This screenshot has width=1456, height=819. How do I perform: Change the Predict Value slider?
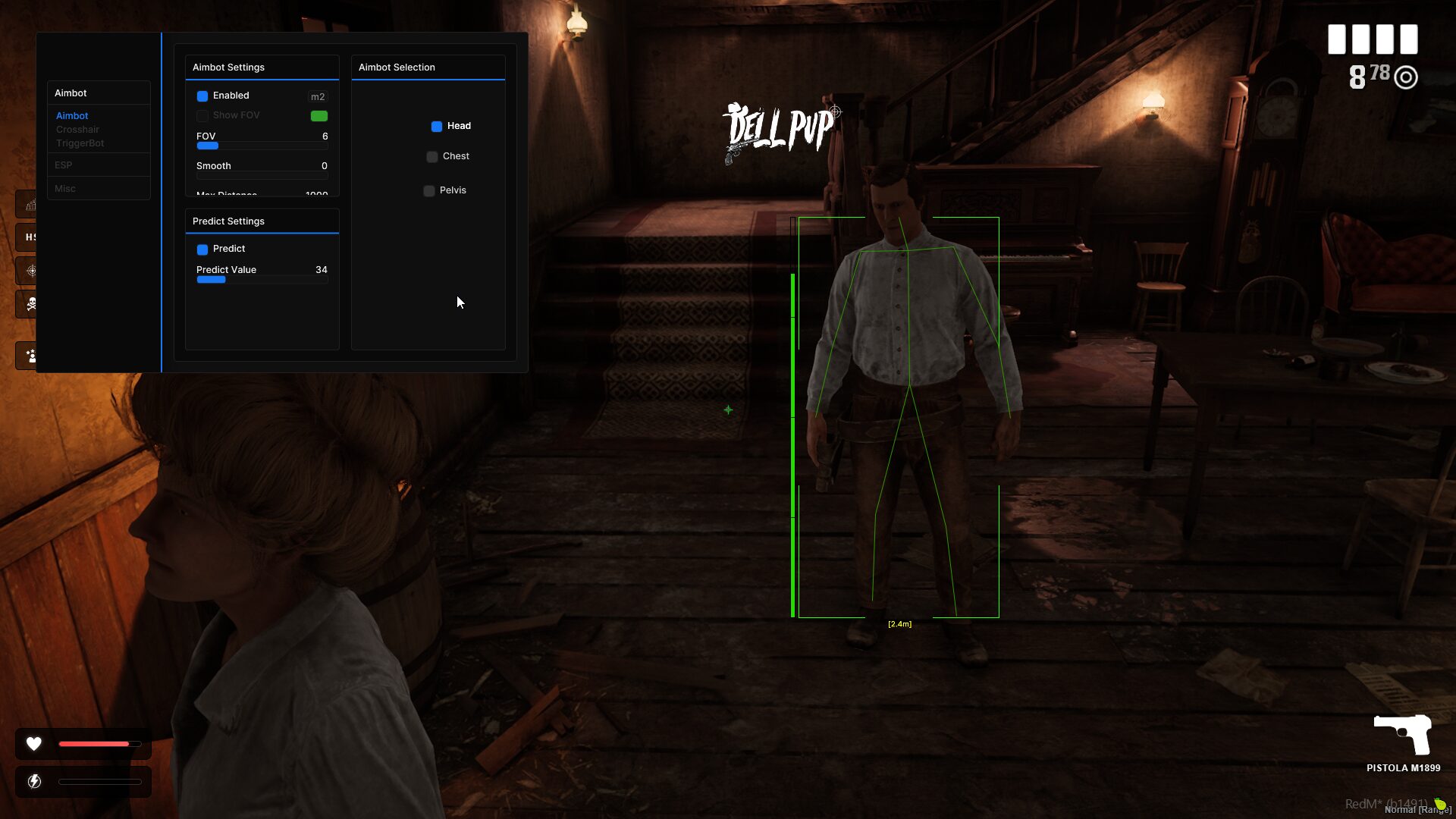pos(262,280)
